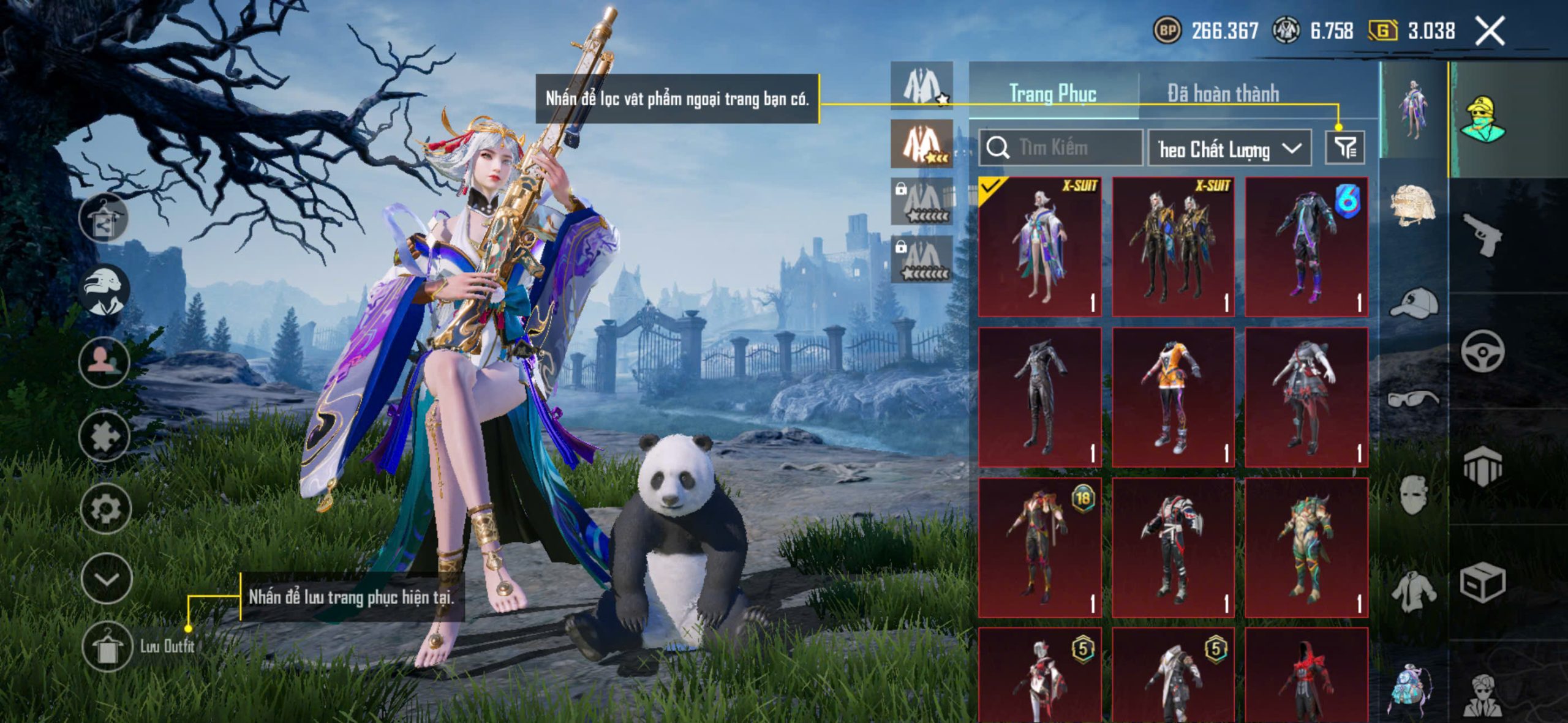Open the cap headwear category
1568x723 pixels.
(1412, 303)
